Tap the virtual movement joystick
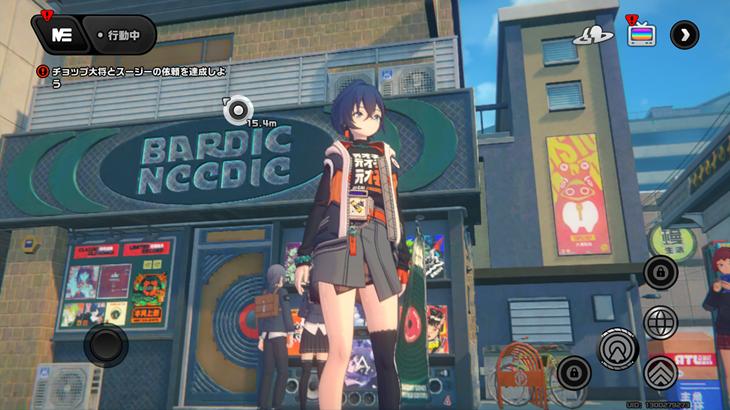Screen dimensions: 730x410 click(x=105, y=345)
